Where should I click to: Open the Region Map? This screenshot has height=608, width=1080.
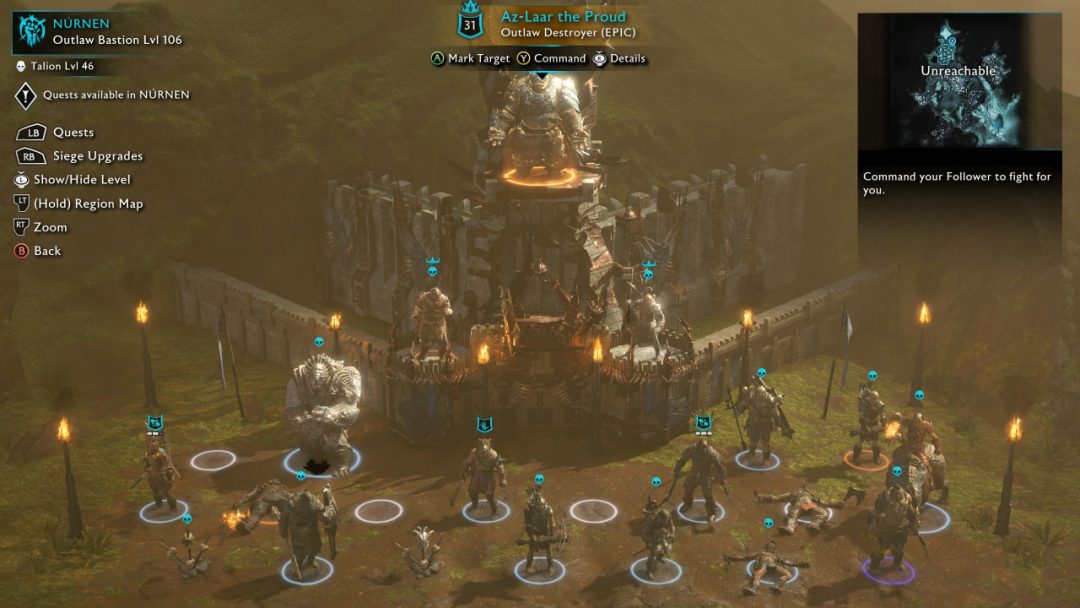(88, 204)
